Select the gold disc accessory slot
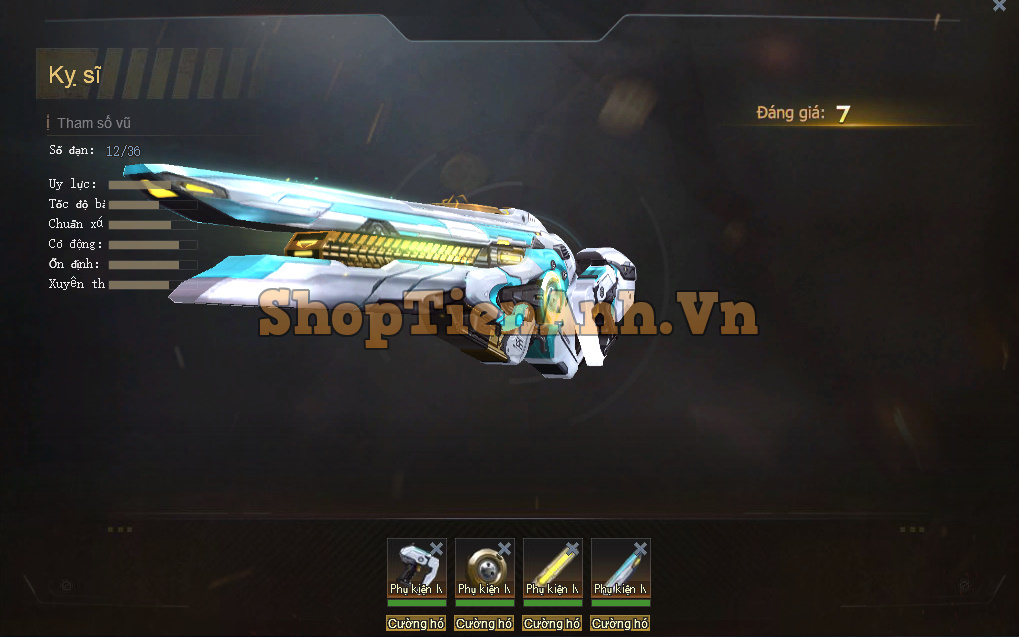The width and height of the screenshot is (1019, 637). tap(482, 567)
